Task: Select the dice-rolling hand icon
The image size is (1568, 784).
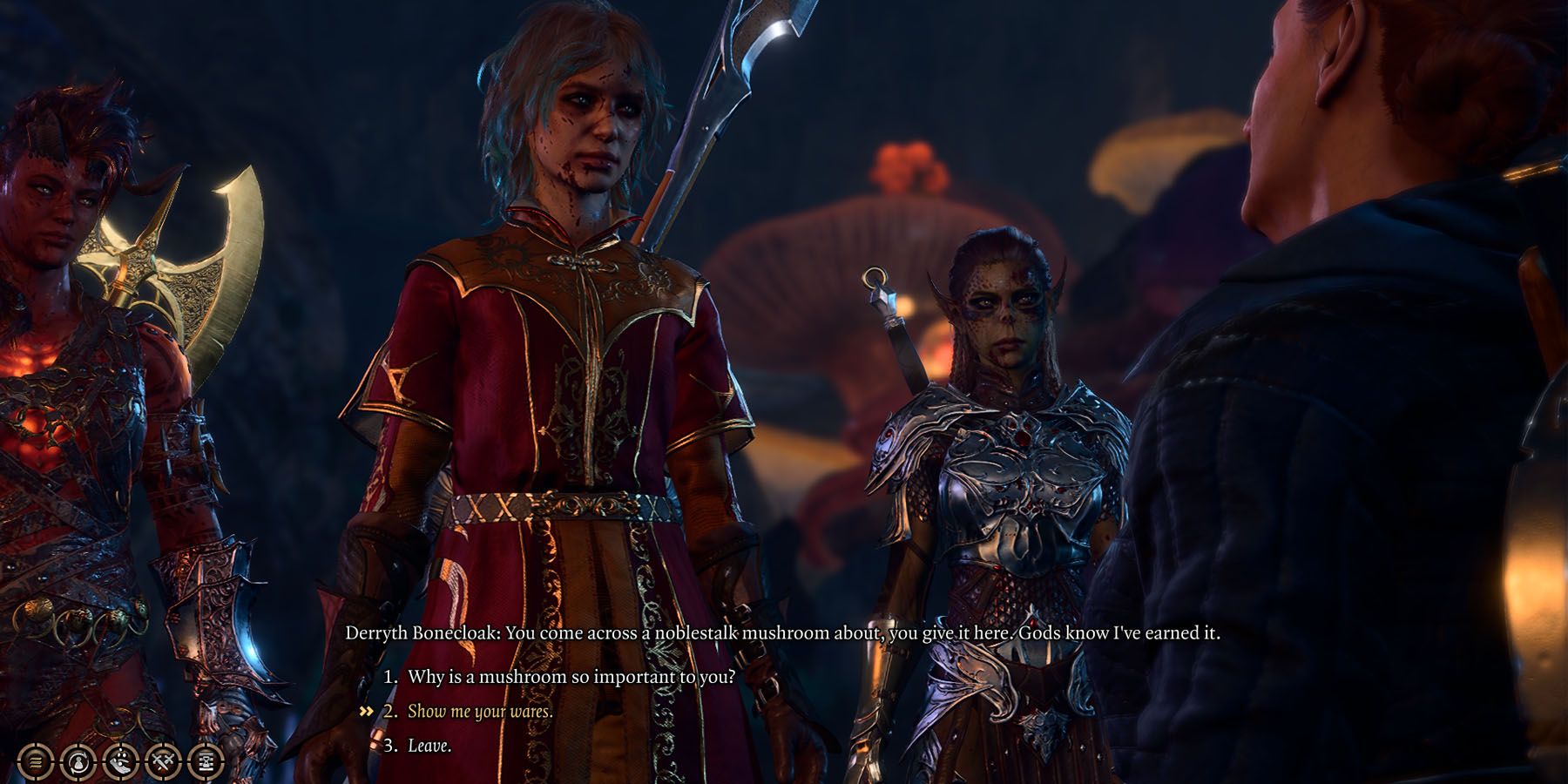Action: 119,761
